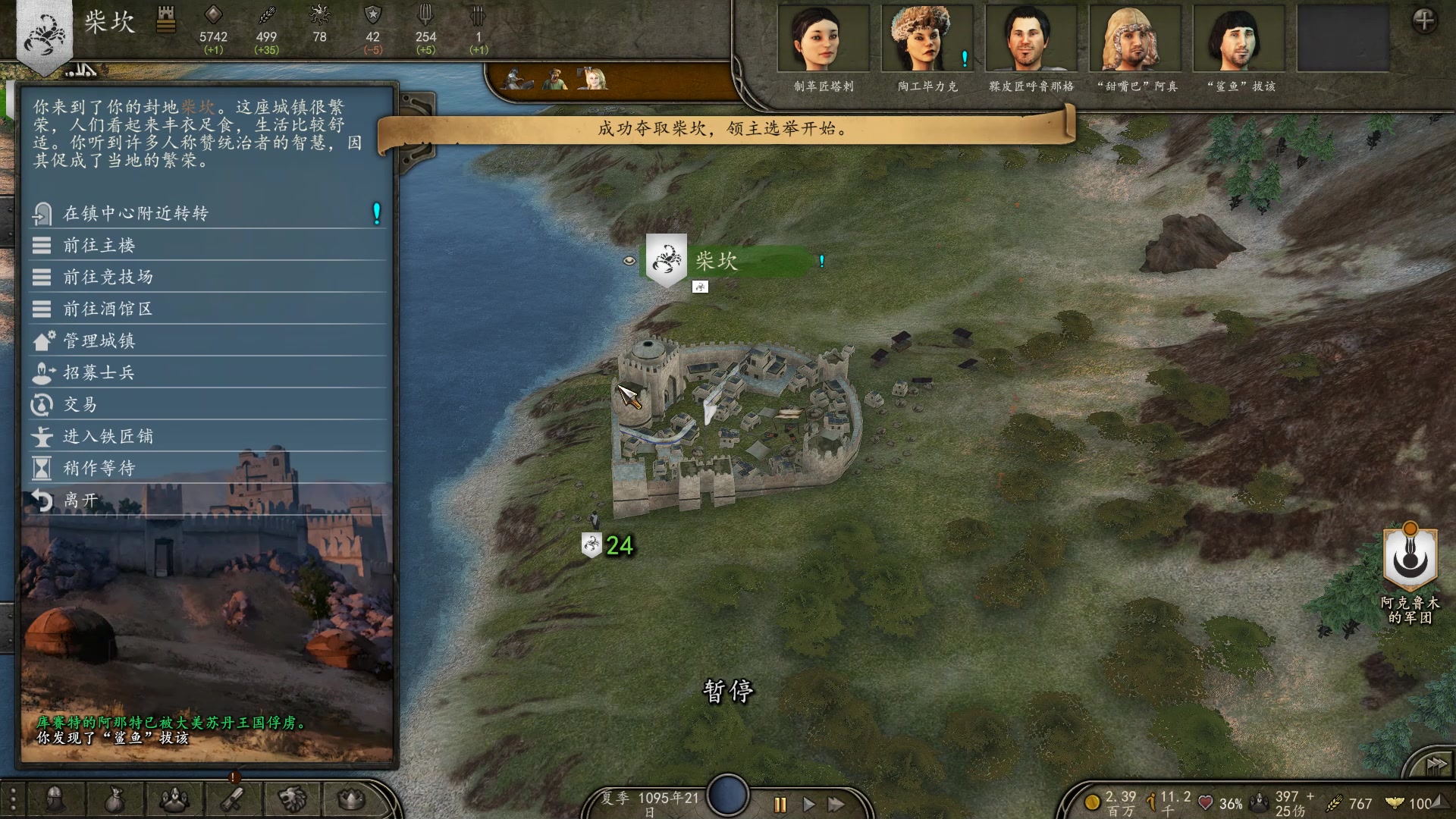This screenshot has width=1456, height=819.
Task: Enter the smithy with 进入铁匠铺
Action: tap(108, 437)
